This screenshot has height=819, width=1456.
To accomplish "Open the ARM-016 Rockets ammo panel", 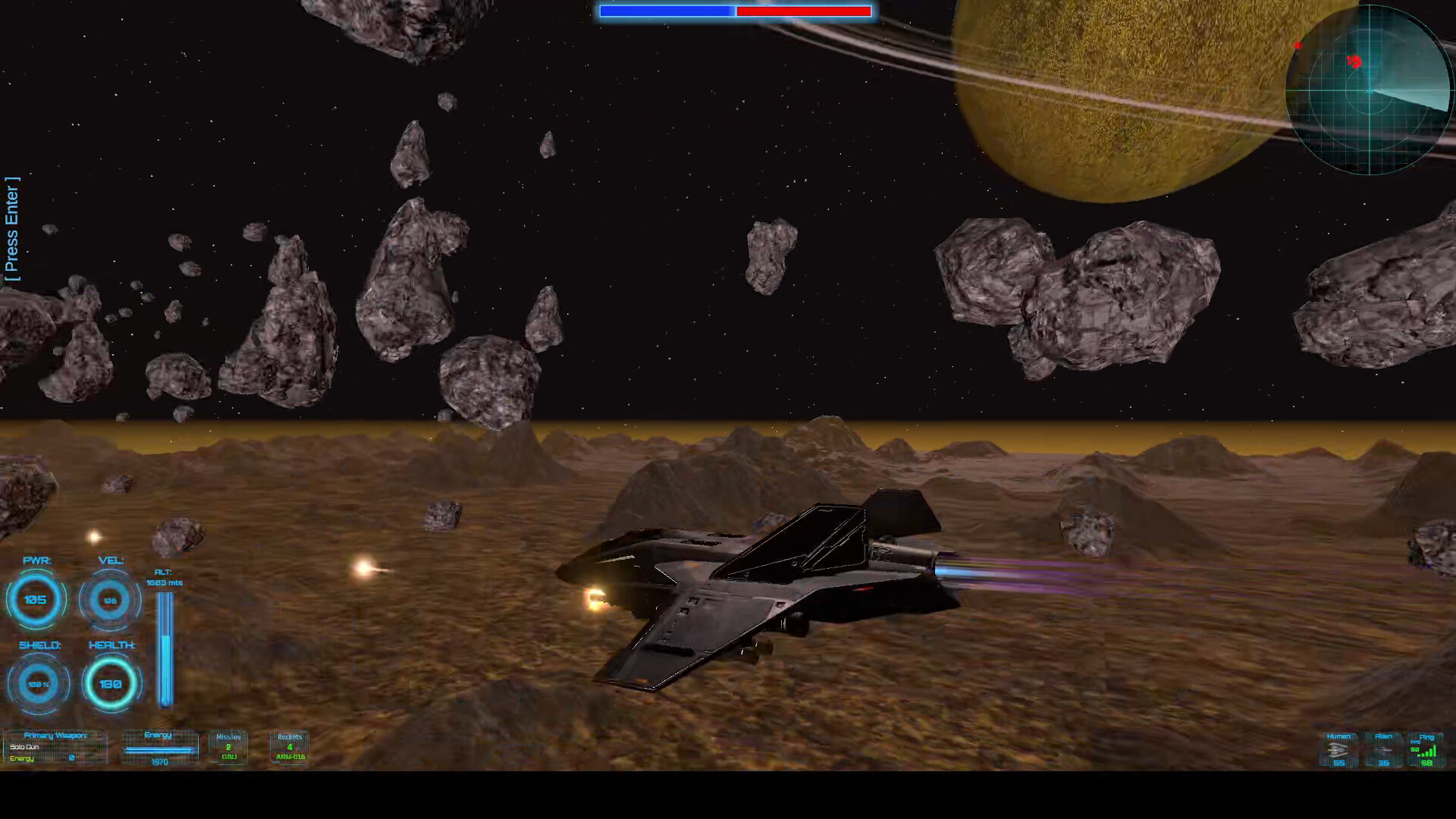I will pyautogui.click(x=289, y=747).
